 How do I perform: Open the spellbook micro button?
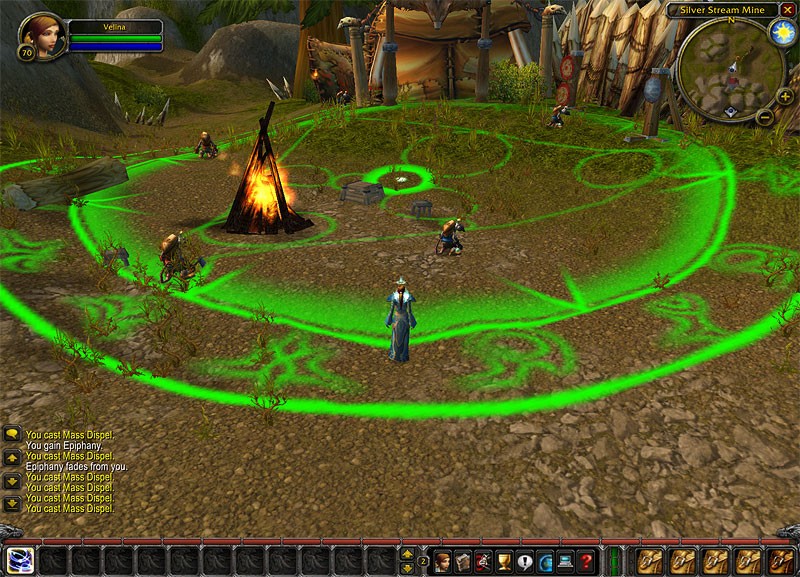click(x=463, y=561)
